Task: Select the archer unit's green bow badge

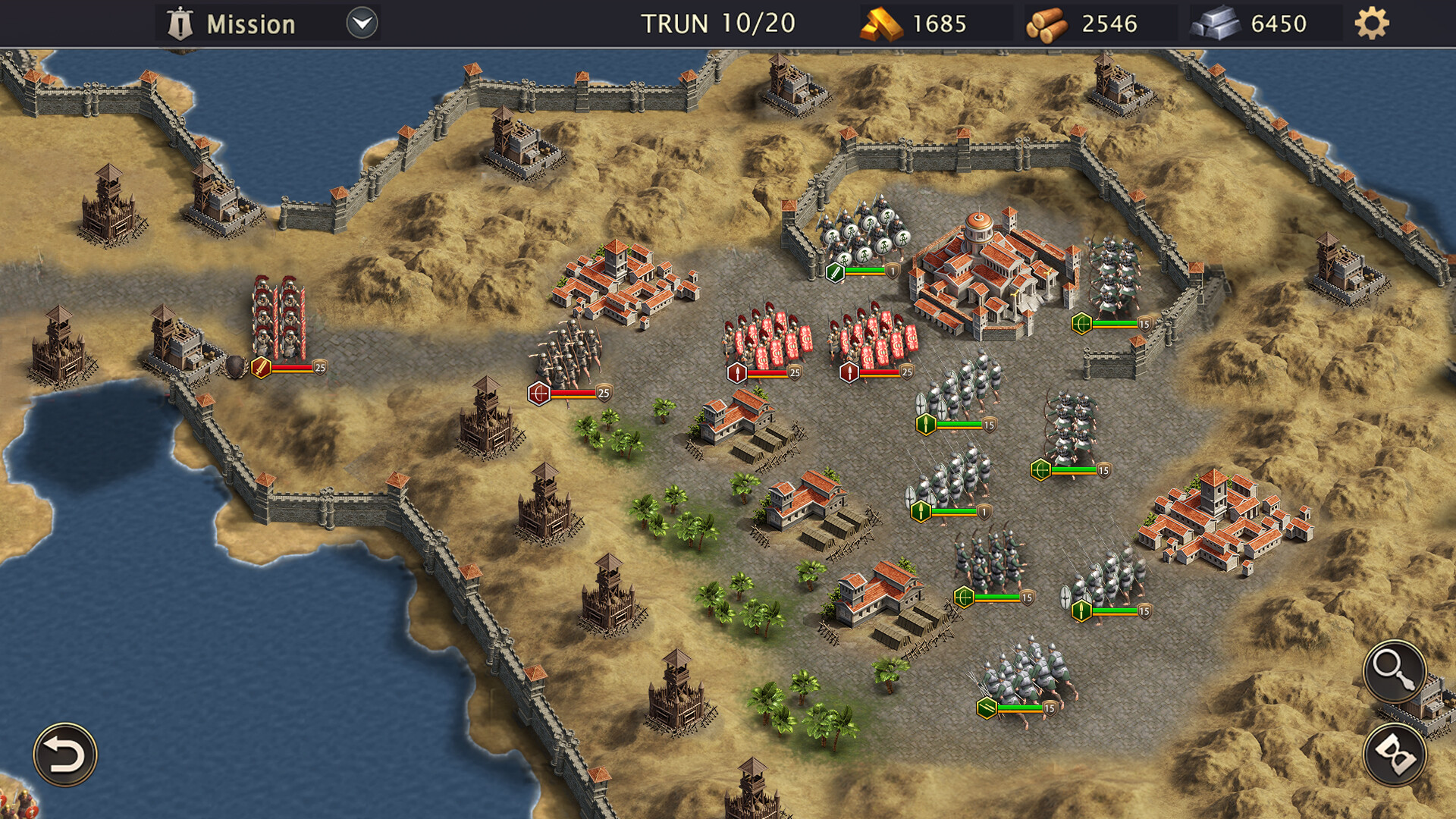Action: click(1042, 470)
